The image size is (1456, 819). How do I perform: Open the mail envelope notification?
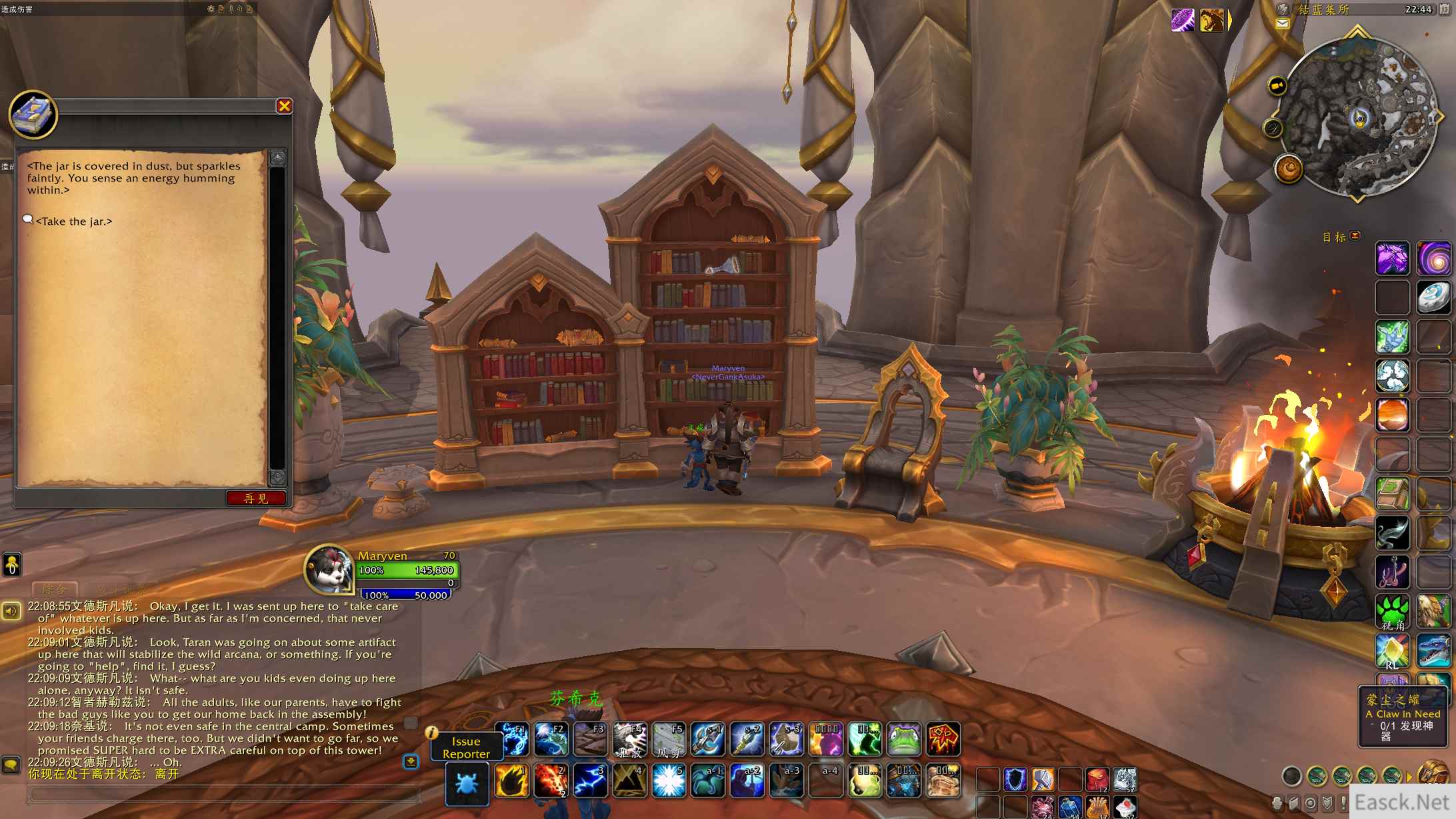click(x=1282, y=24)
